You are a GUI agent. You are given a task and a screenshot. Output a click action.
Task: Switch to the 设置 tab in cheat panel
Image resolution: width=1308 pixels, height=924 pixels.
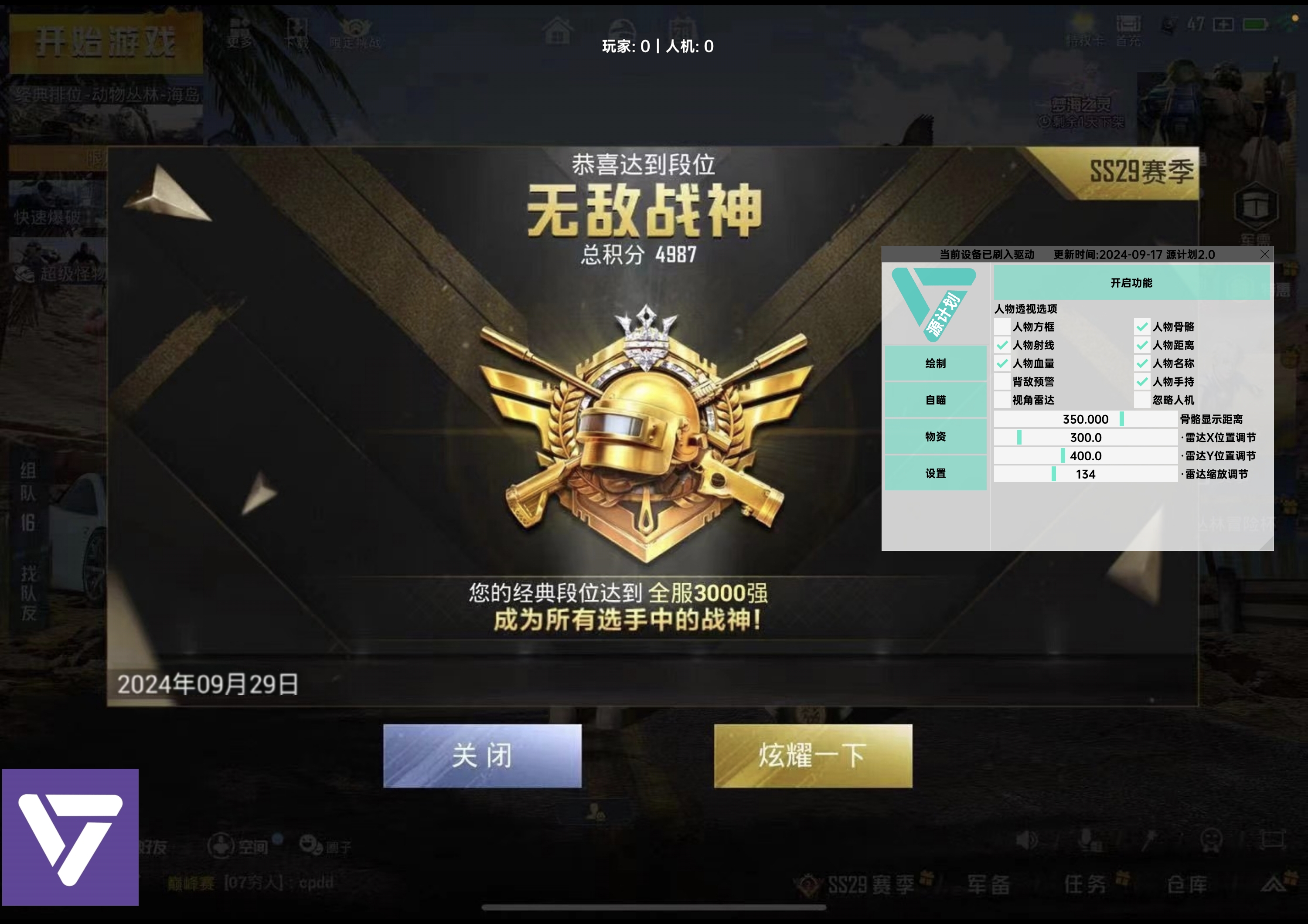[936, 473]
